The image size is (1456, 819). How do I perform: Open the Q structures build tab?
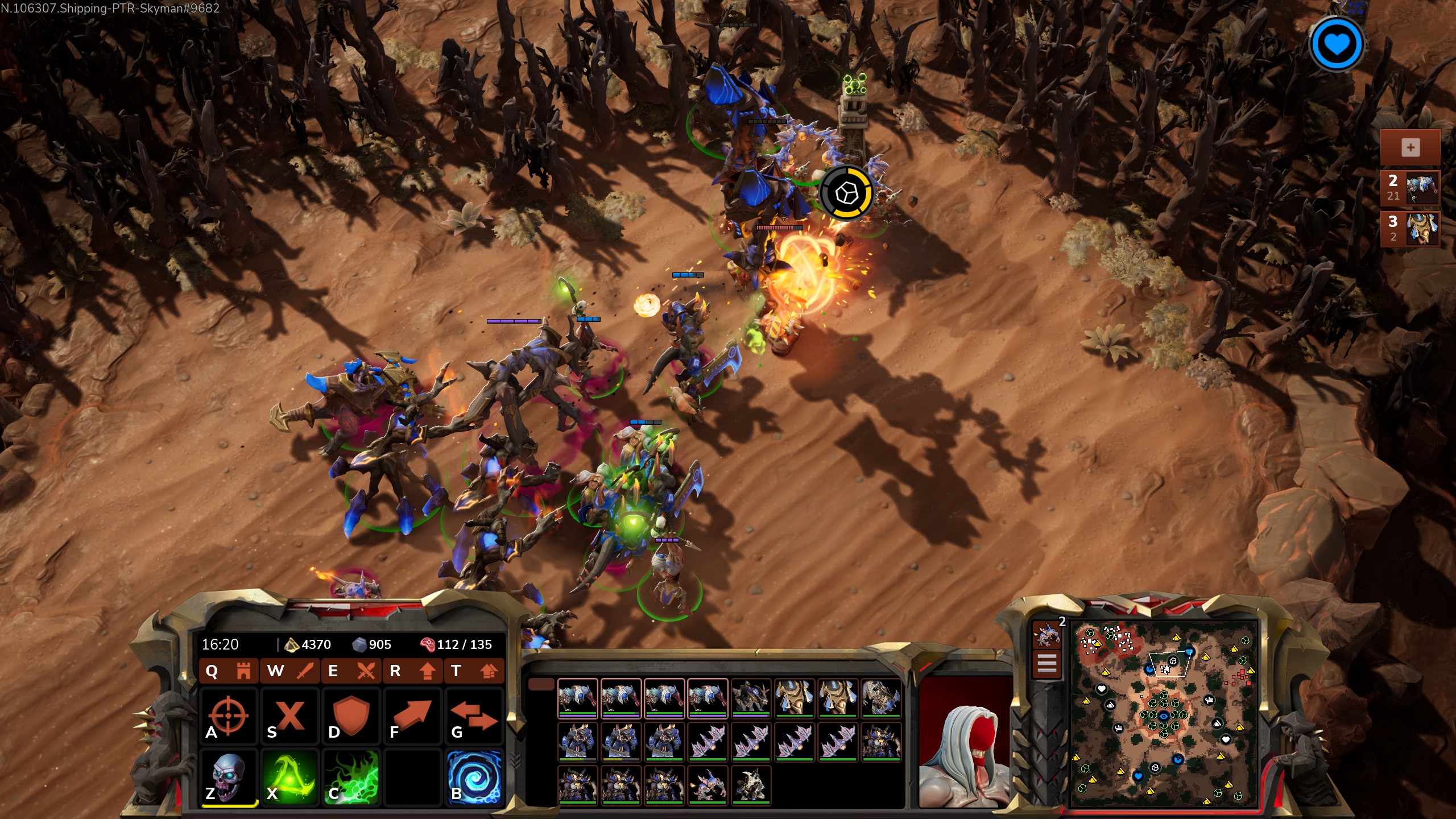coord(229,671)
